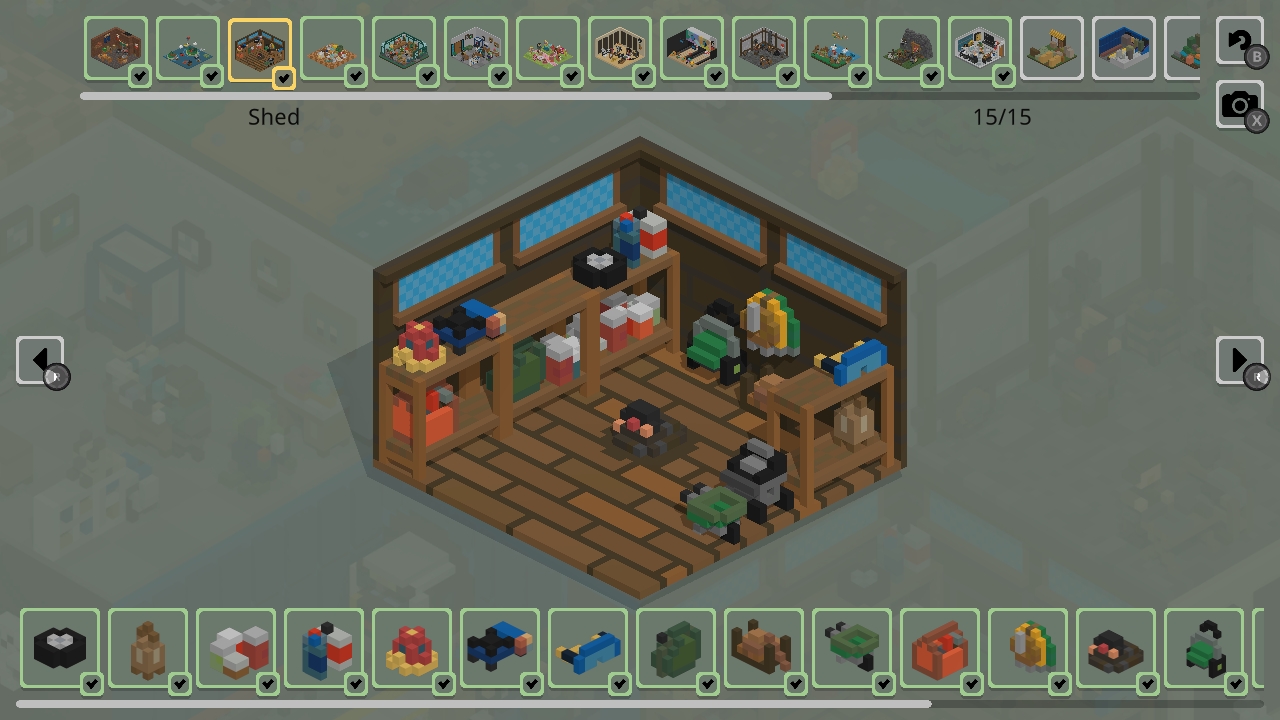Toggle the checkmark on the Shed level thumbnail

pos(283,77)
